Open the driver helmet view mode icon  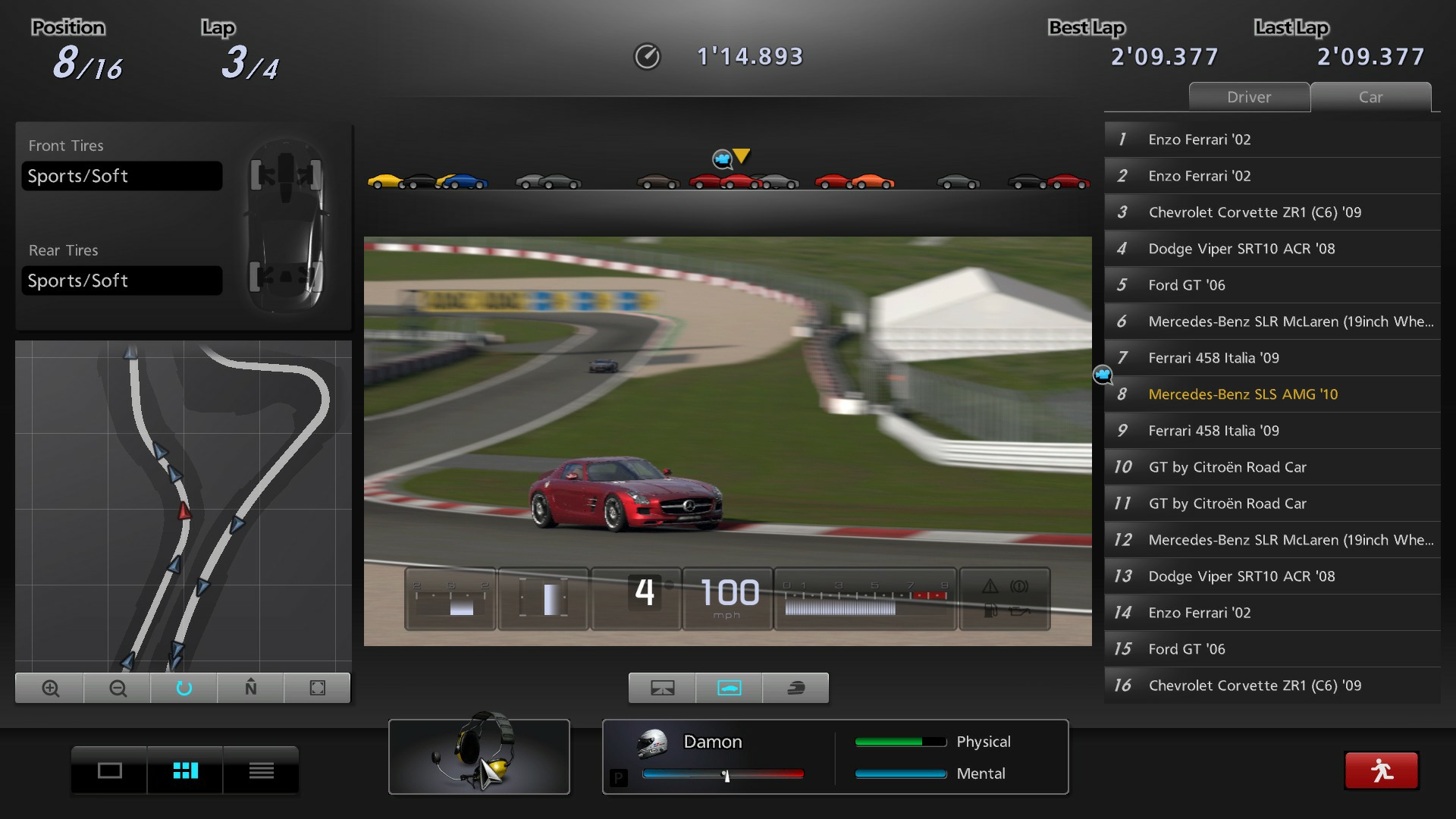(x=795, y=688)
